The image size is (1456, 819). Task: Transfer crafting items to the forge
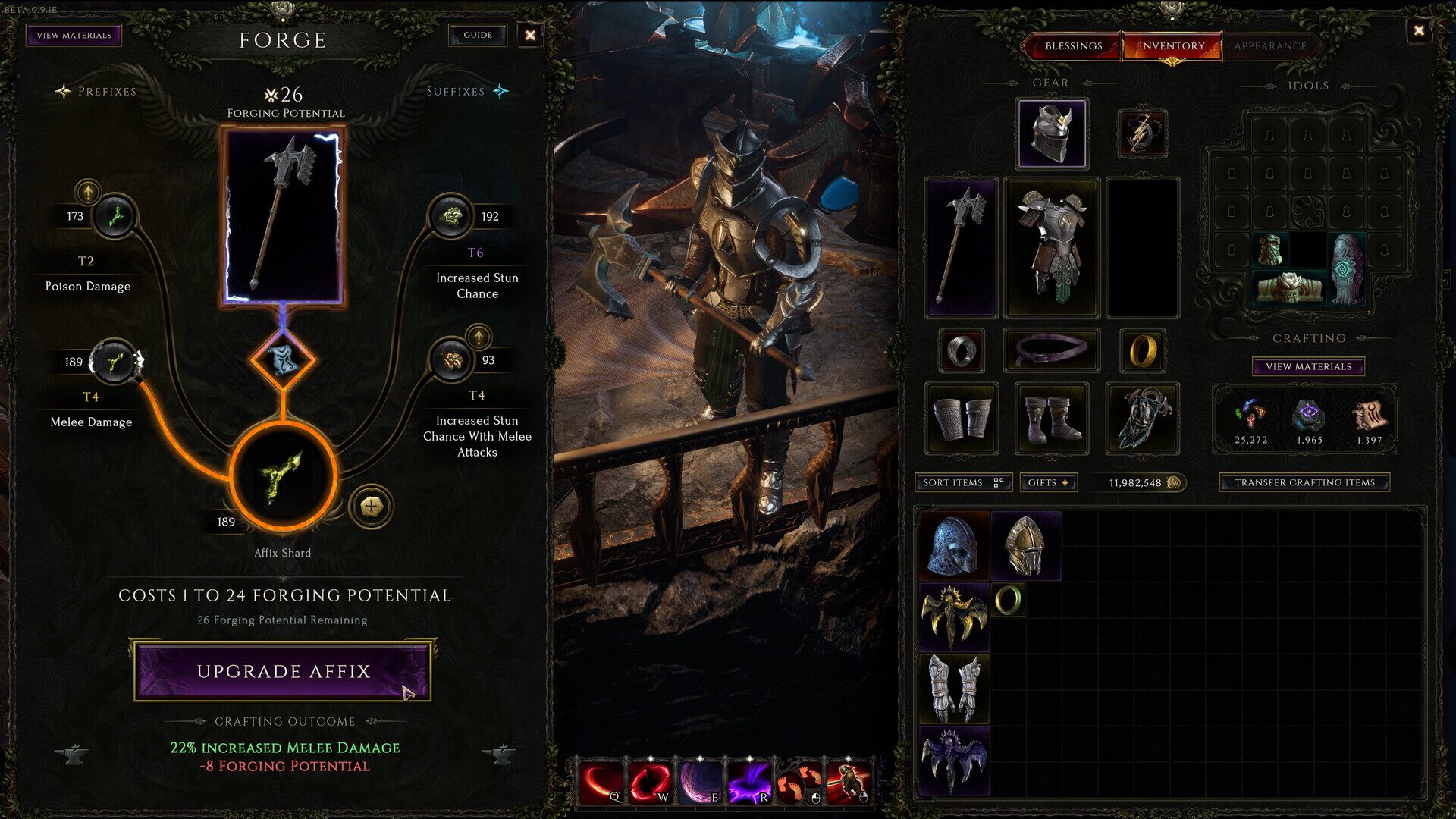click(1304, 482)
